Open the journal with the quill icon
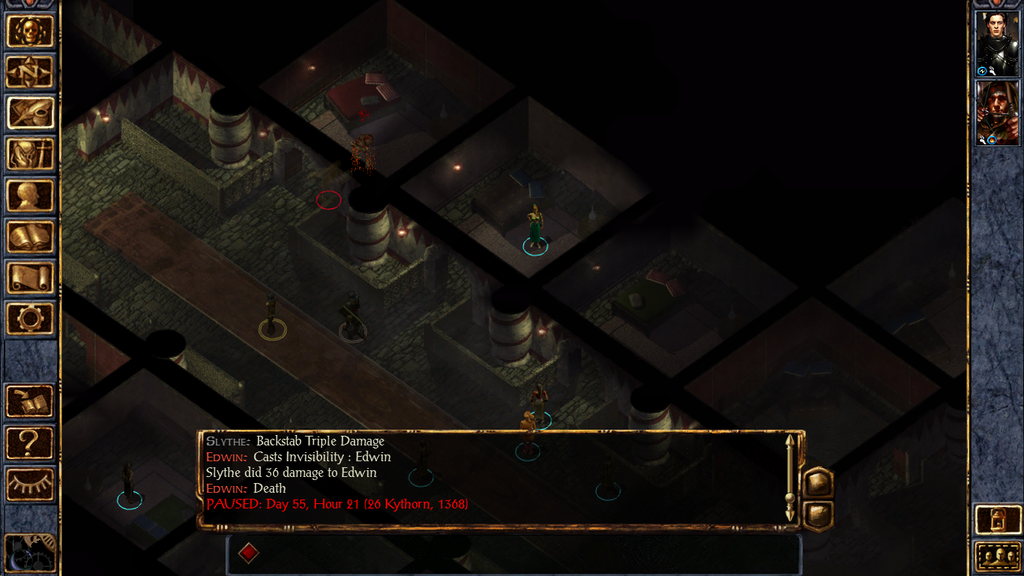The height and width of the screenshot is (576, 1024). click(30, 113)
